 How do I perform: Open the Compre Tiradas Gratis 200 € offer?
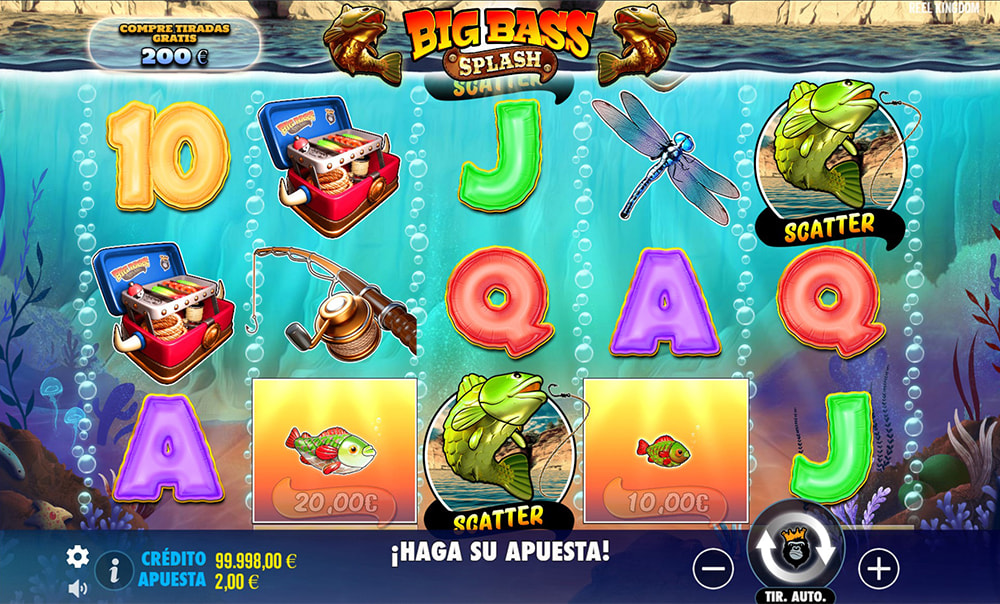click(175, 43)
